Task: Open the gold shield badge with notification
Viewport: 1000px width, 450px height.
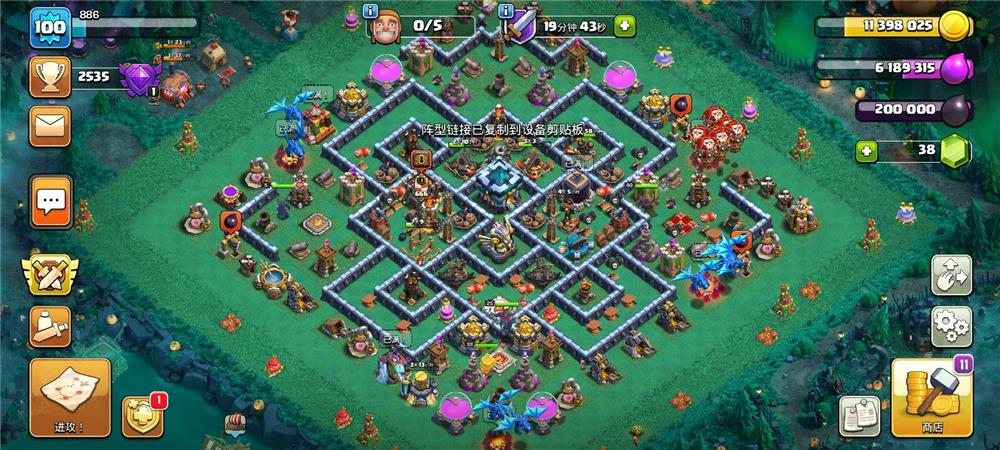Action: pos(143,416)
